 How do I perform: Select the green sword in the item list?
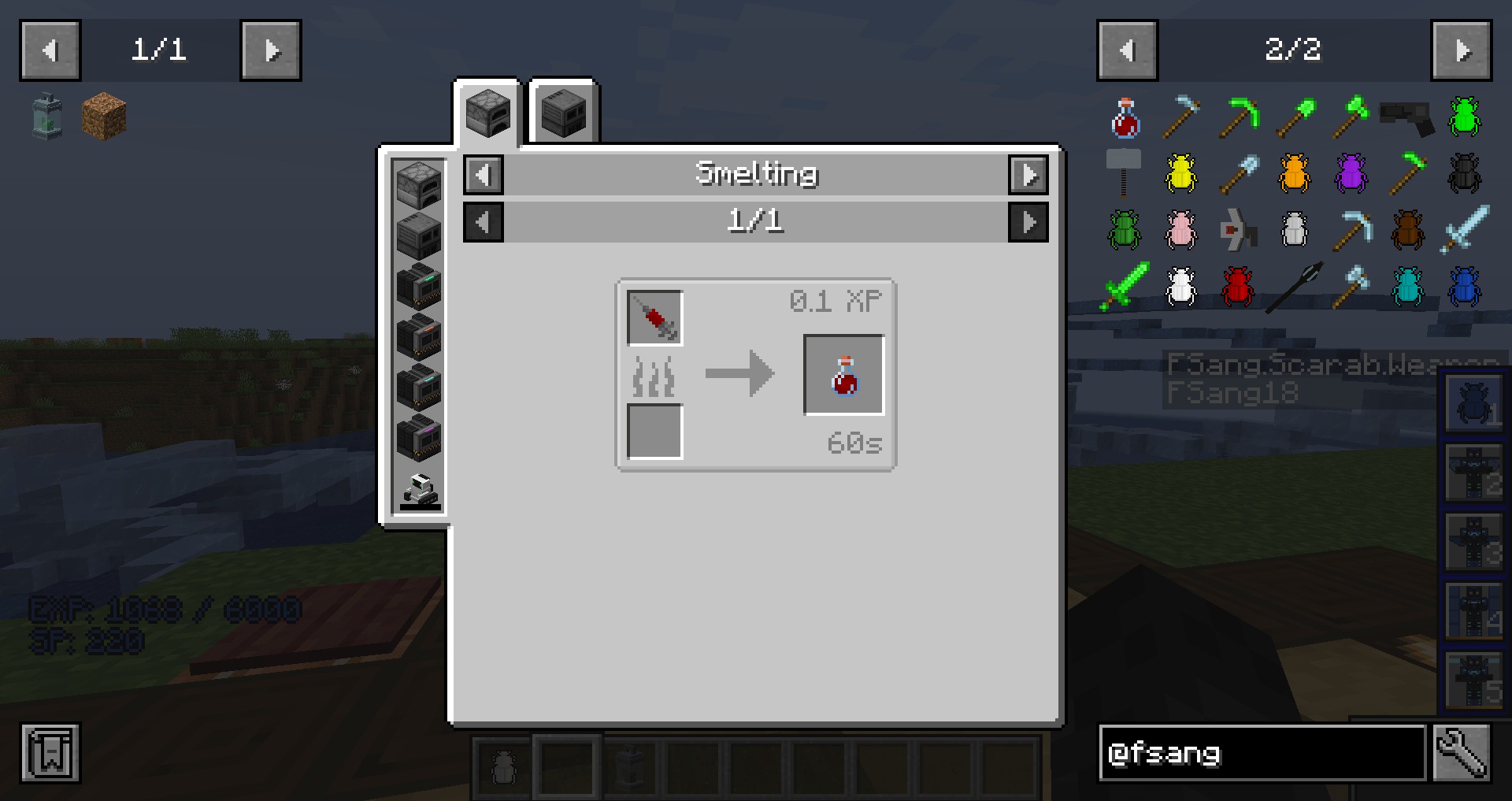pyautogui.click(x=1125, y=287)
